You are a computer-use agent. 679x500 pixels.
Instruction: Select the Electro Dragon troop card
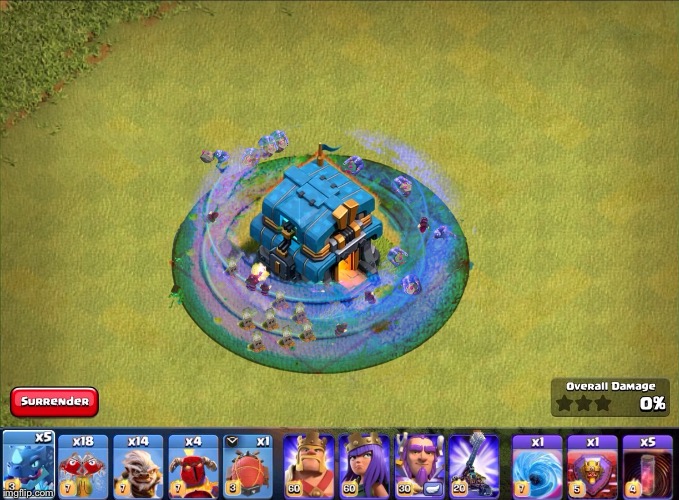tap(27, 464)
